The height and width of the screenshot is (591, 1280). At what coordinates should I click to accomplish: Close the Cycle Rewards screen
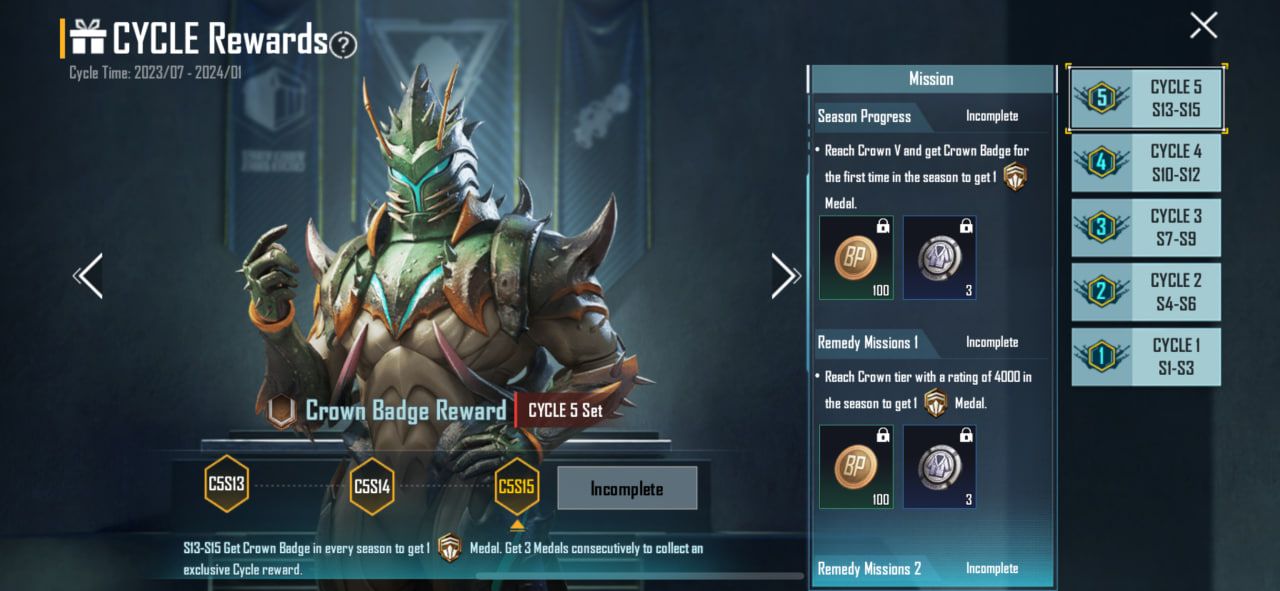[1203, 25]
